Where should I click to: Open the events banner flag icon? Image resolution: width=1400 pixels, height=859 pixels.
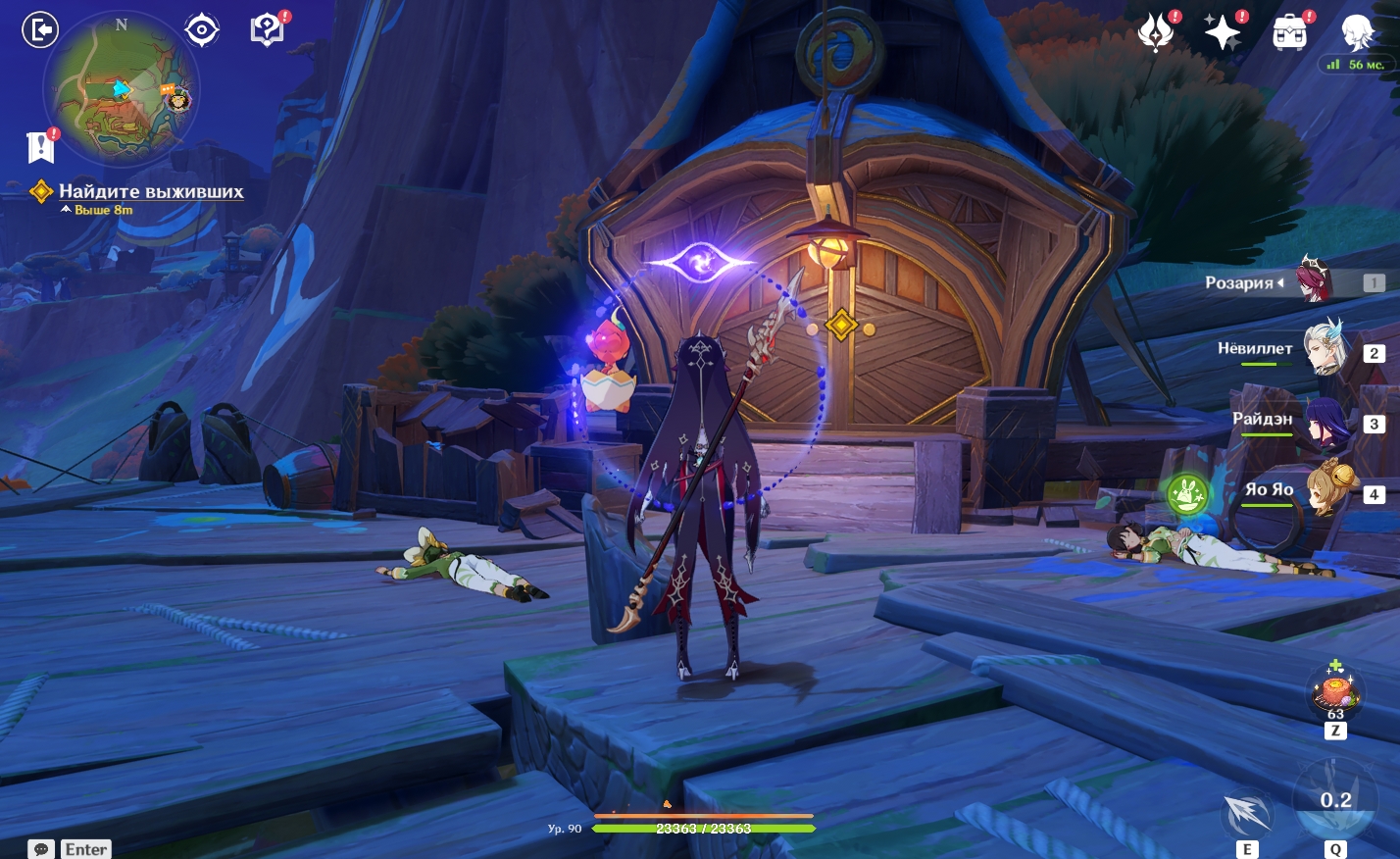click(40, 147)
